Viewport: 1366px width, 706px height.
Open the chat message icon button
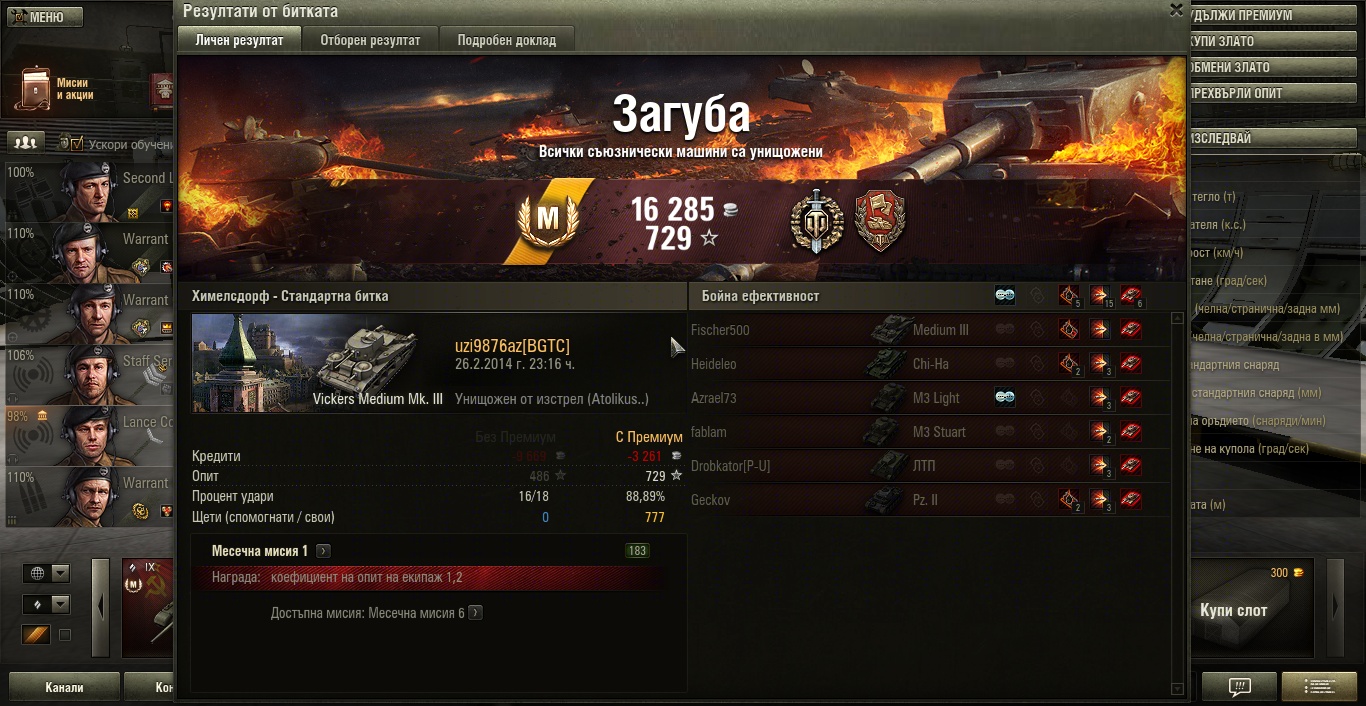(1239, 687)
